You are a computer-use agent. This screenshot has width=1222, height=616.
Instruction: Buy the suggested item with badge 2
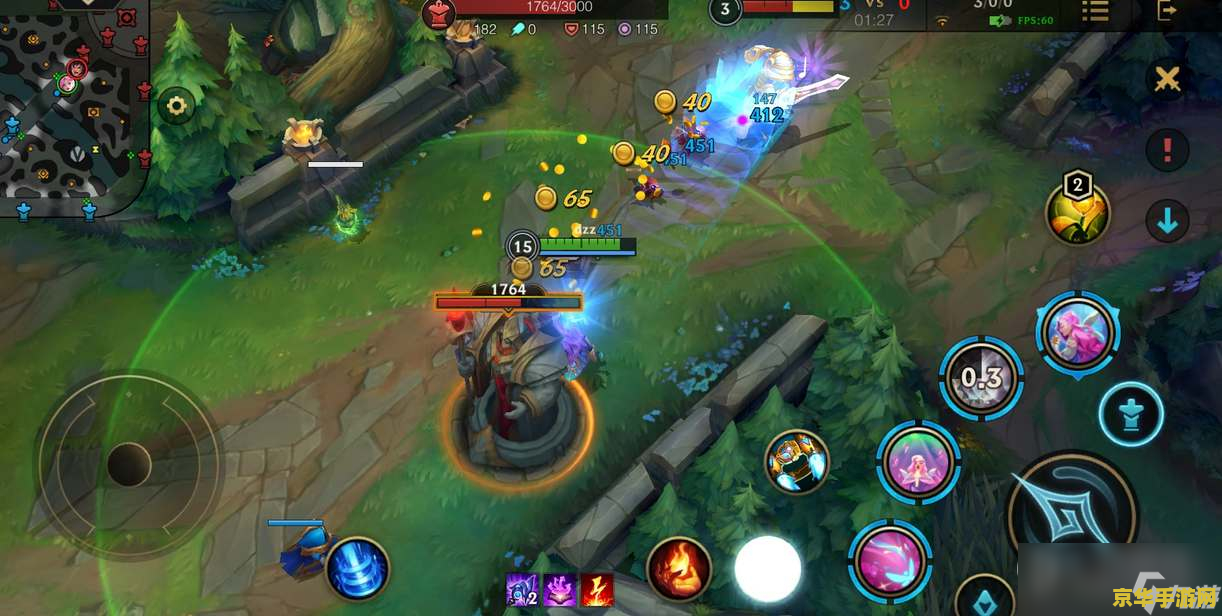(1077, 212)
